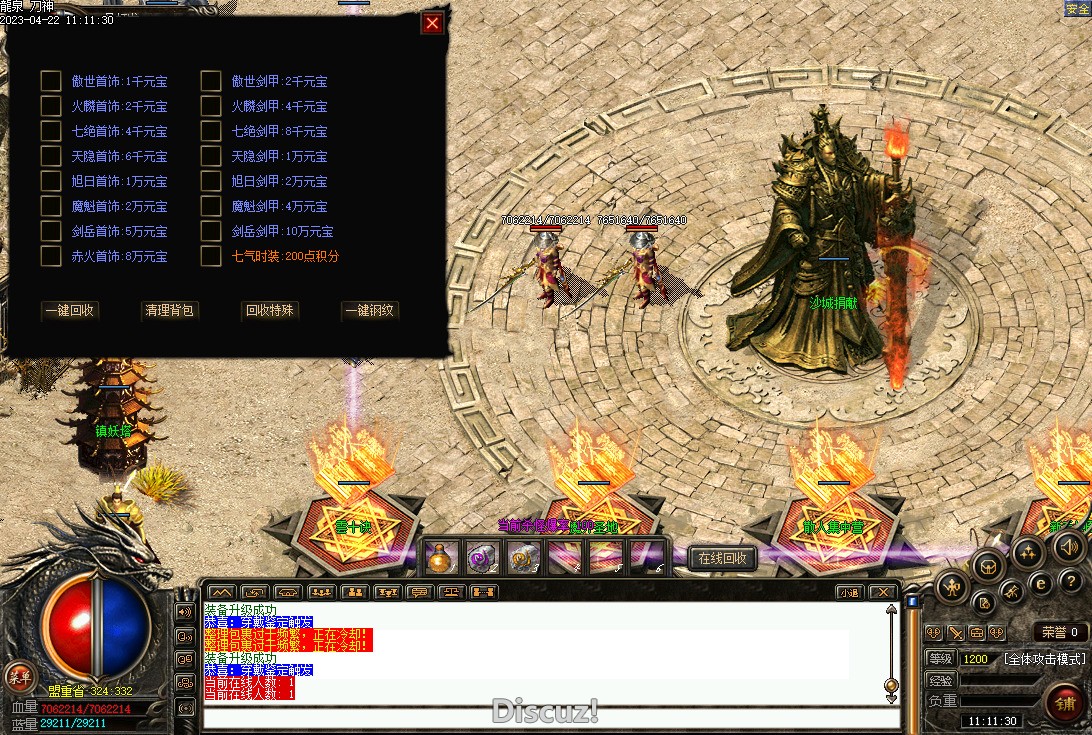Enable the 剑岳剑甲 10万元宝 checkbox
Viewport: 1092px width, 735px height.
point(211,231)
